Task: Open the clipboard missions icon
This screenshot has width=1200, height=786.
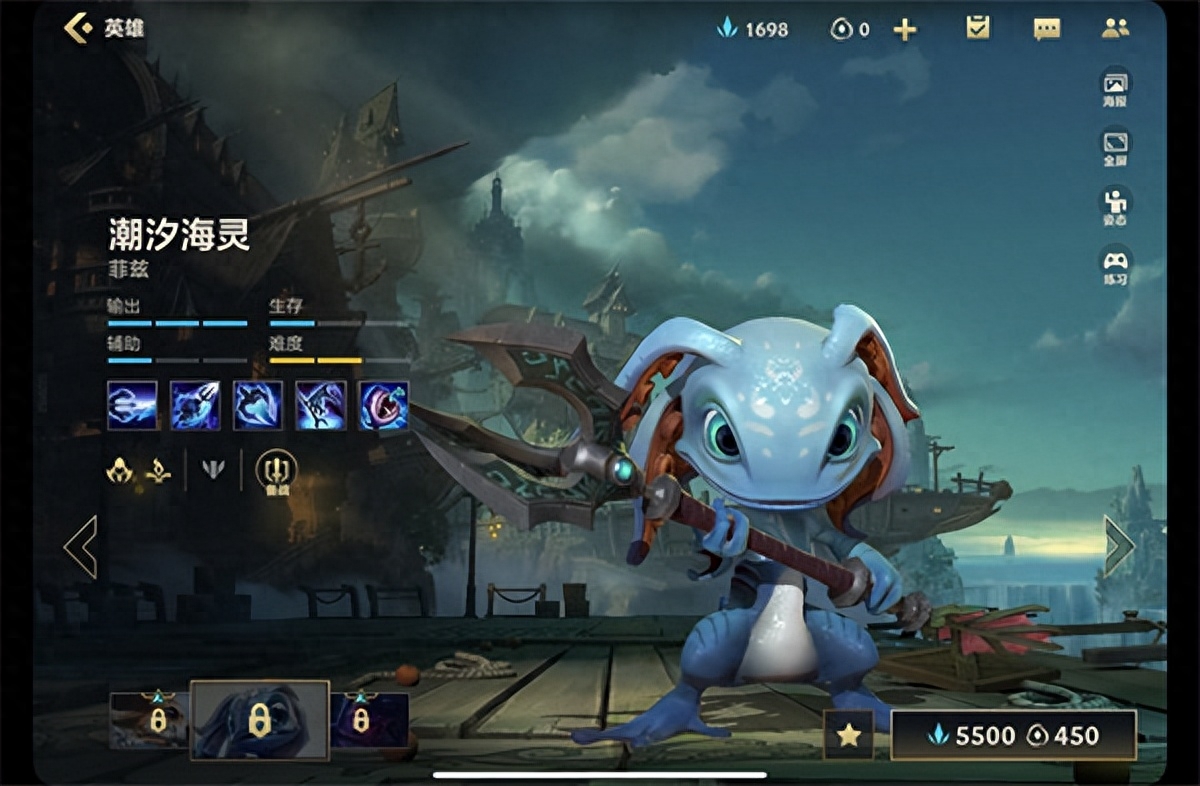Action: [x=978, y=28]
